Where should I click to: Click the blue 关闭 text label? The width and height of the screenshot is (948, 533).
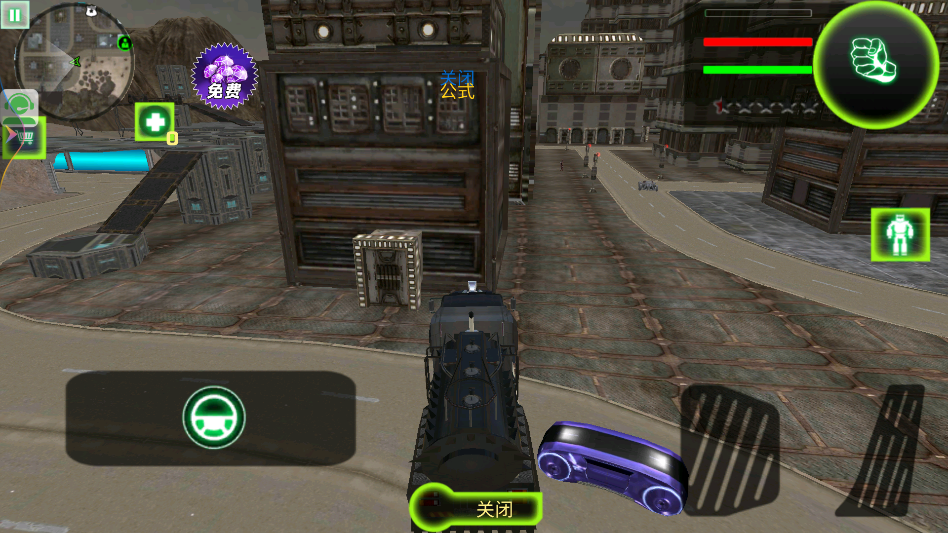click(457, 78)
